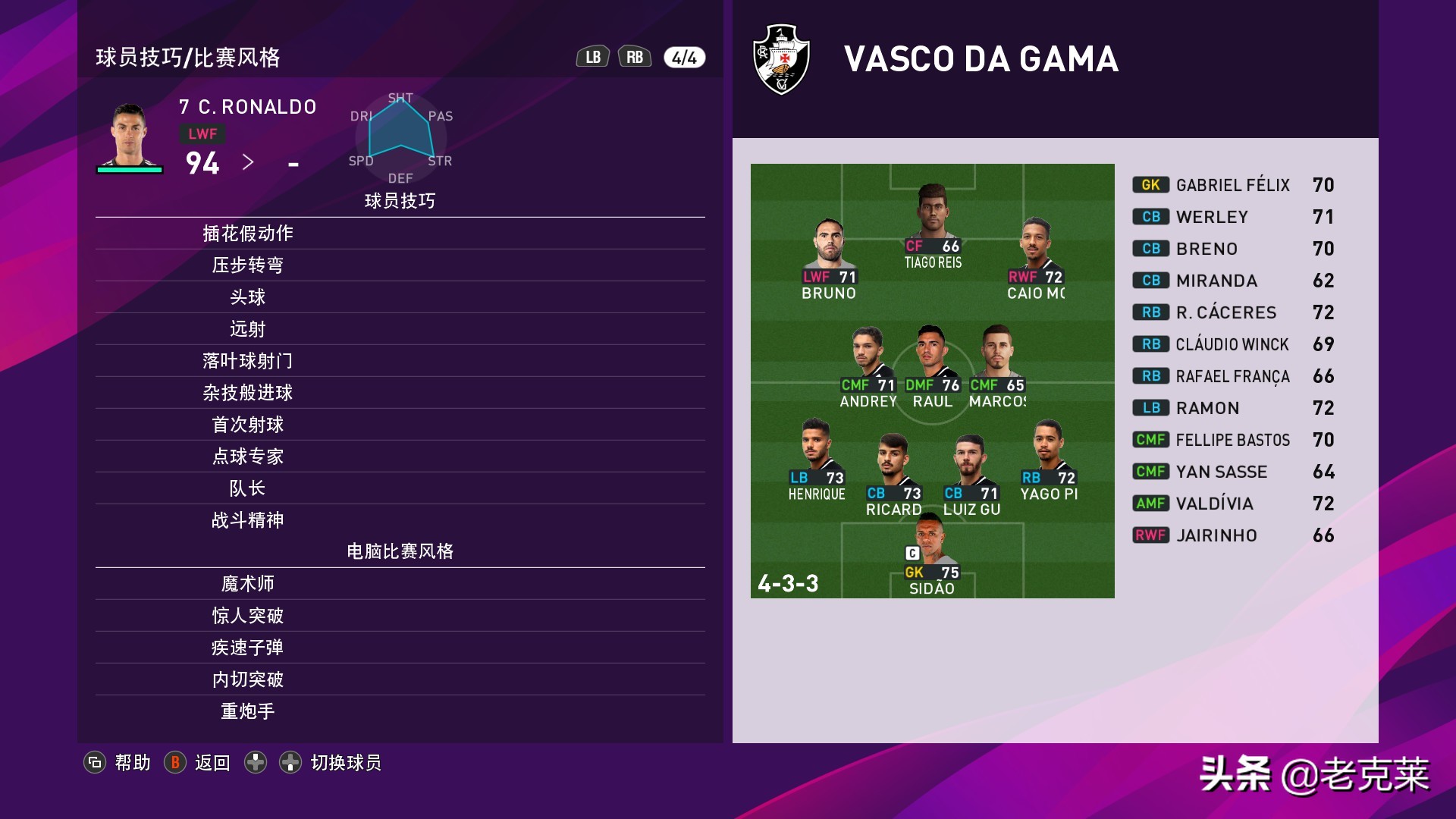1456x819 pixels.
Task: Choose the 重炮手 playing style row
Action: 248,711
